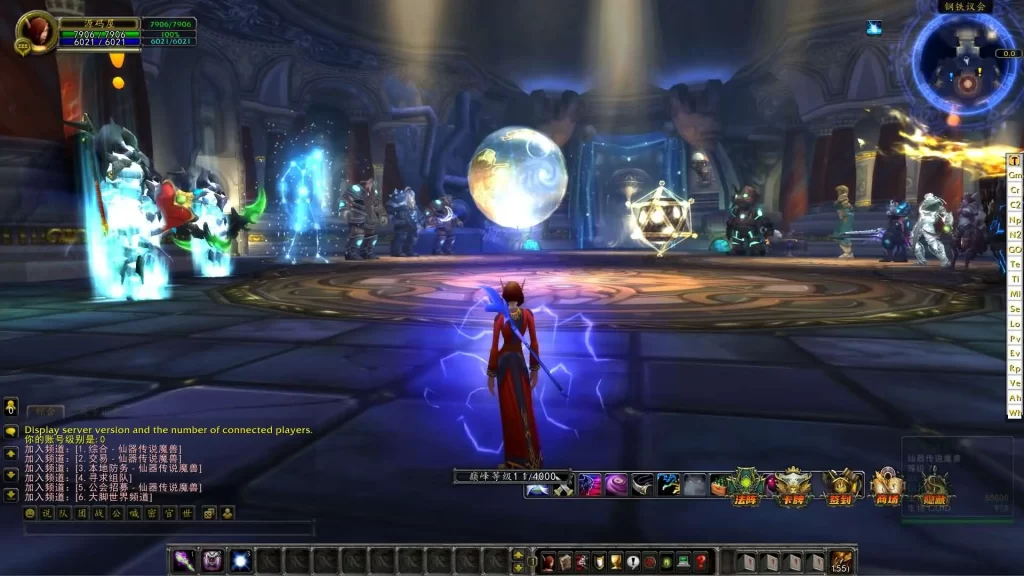Click the Gm entry in side list
The width and height of the screenshot is (1024, 576).
[x=1014, y=175]
